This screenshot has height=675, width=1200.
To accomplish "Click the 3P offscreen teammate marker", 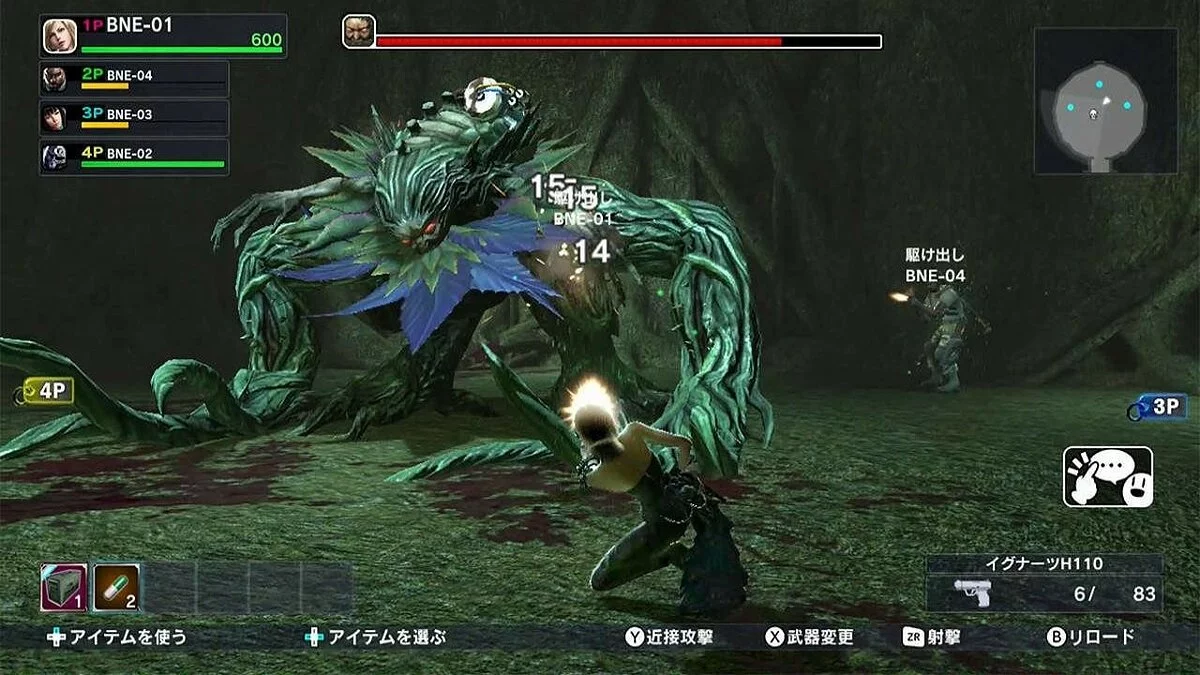I will [x=1158, y=406].
